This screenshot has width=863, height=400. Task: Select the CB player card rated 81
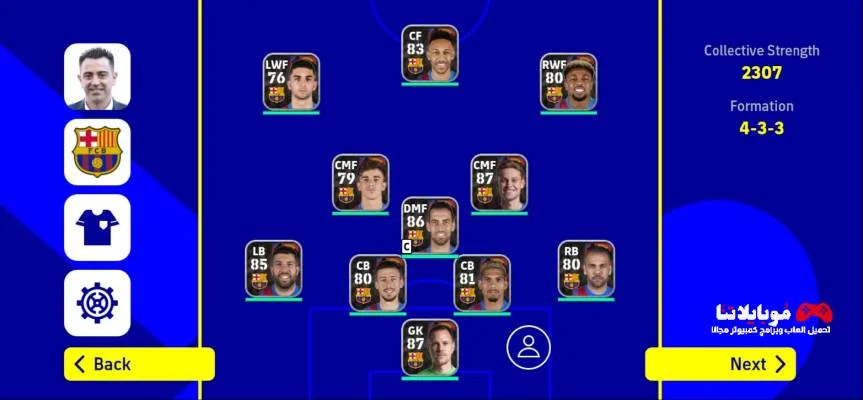(482, 283)
